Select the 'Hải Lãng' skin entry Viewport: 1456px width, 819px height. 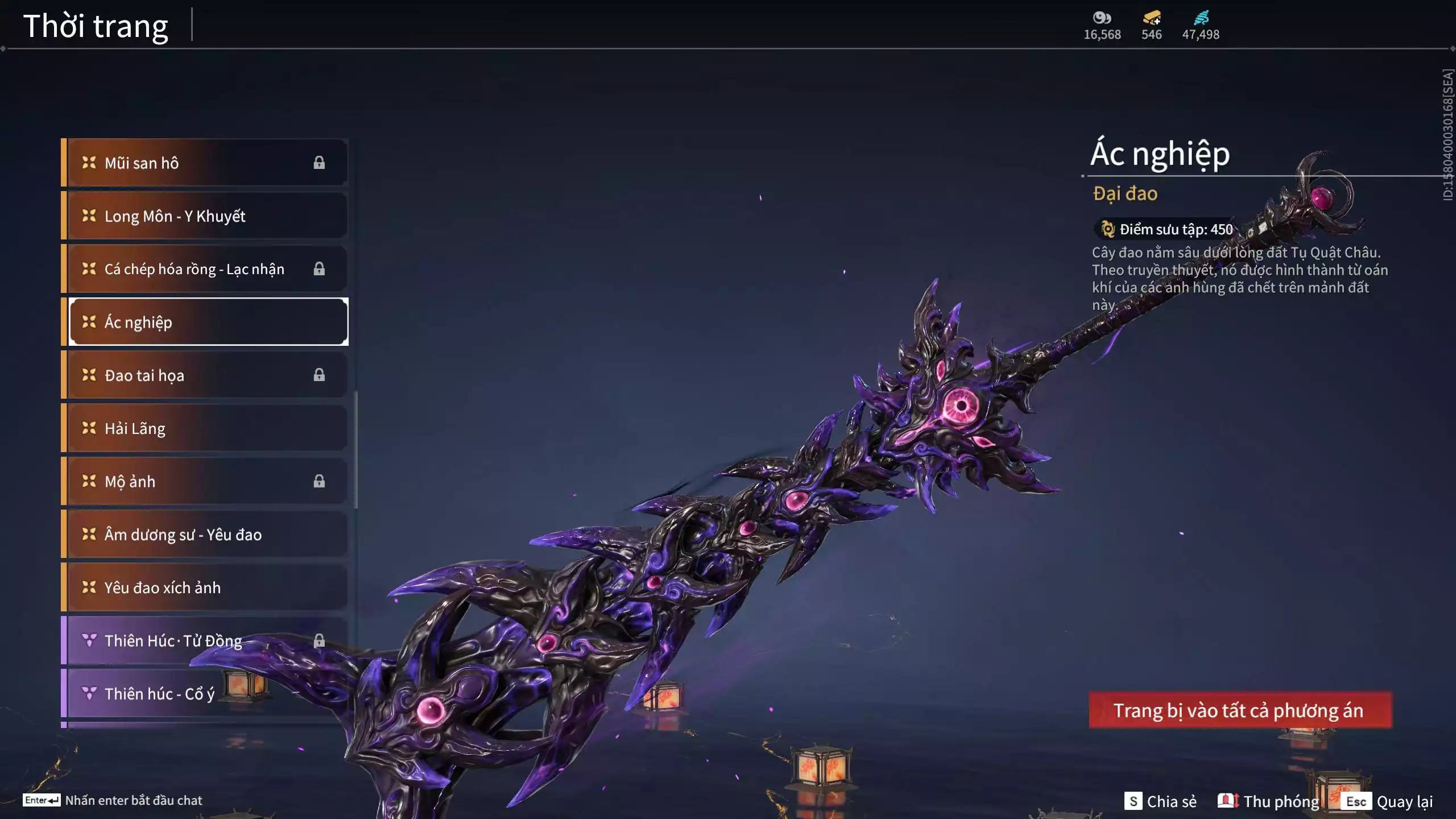pyautogui.click(x=205, y=428)
